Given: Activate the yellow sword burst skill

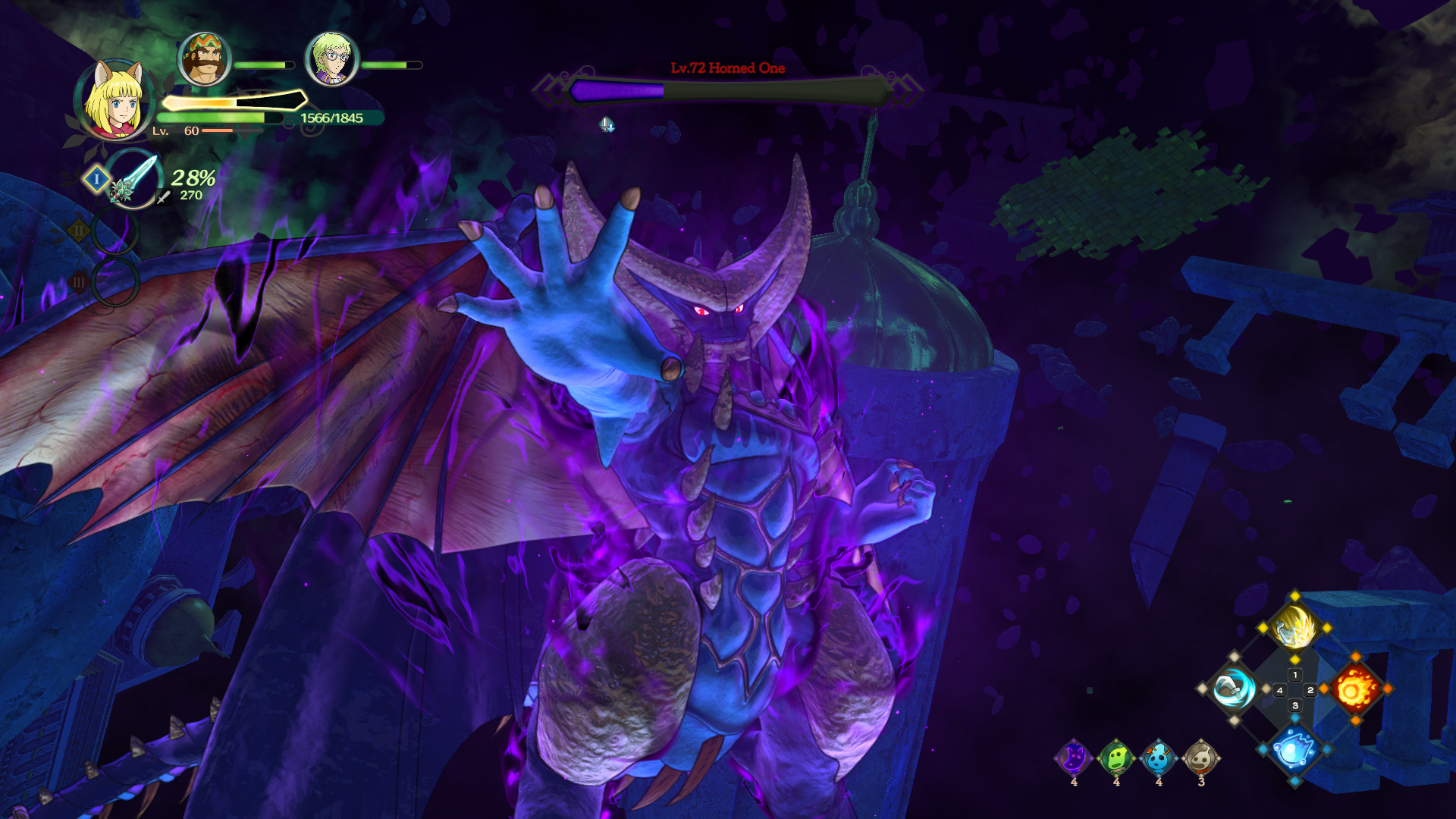Looking at the screenshot, I should click(1294, 628).
